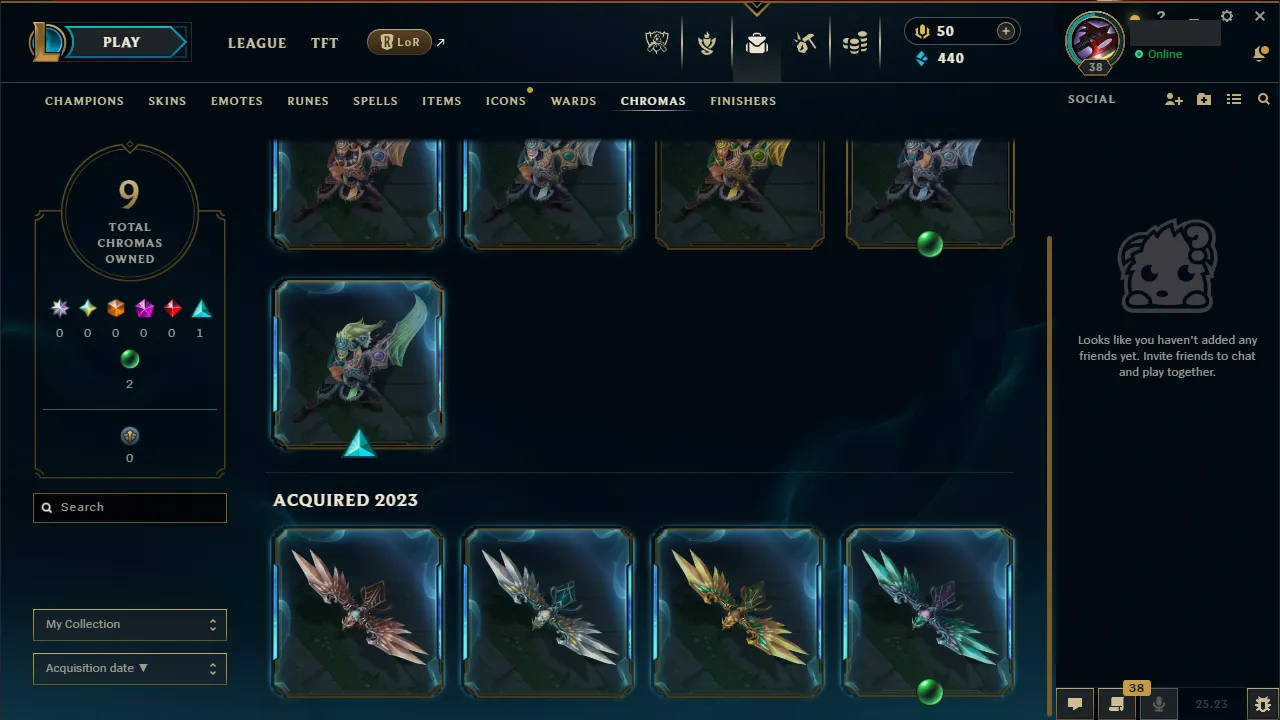Click the chroma Search field
Screen dimensions: 1280x720
(x=130, y=507)
